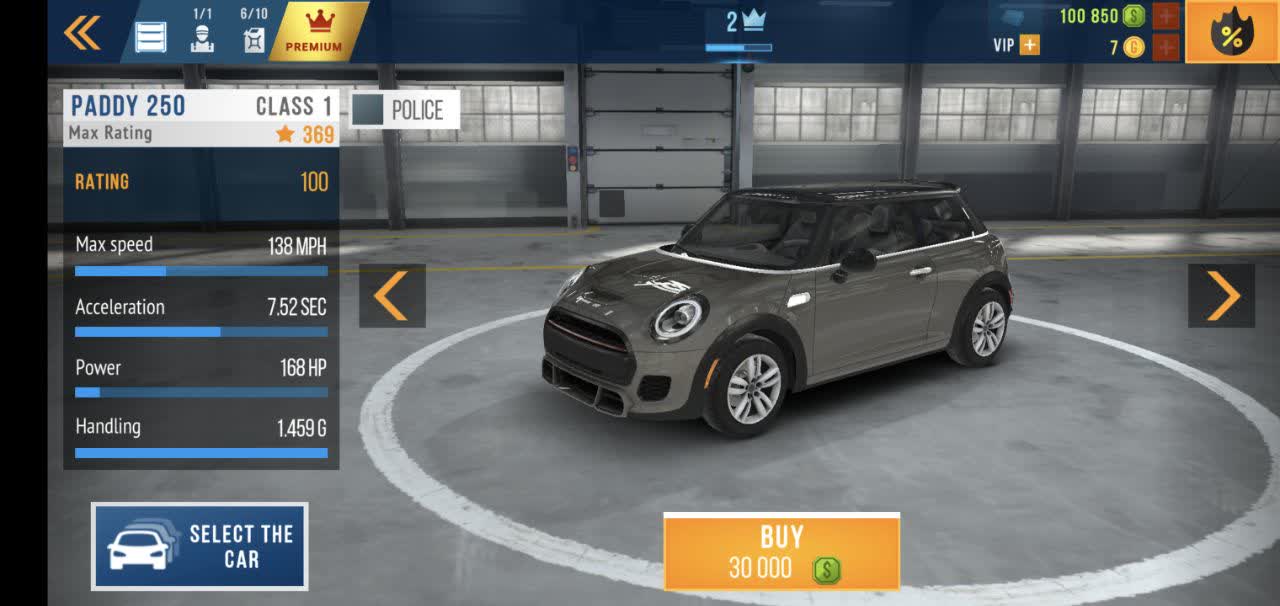Click the Select the Car button
1280x606 pixels.
click(200, 546)
